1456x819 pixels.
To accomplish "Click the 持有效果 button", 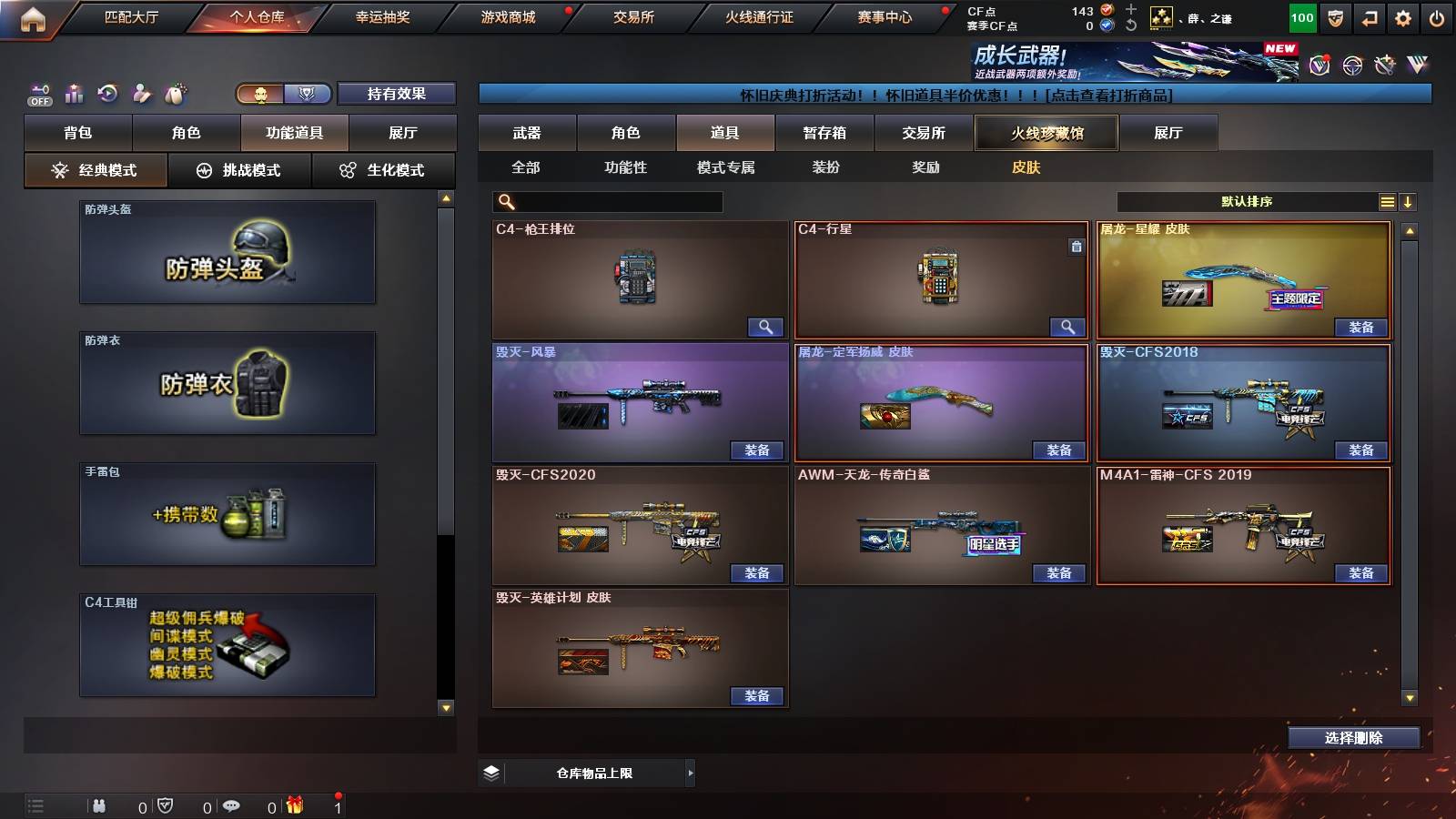I will [x=397, y=94].
